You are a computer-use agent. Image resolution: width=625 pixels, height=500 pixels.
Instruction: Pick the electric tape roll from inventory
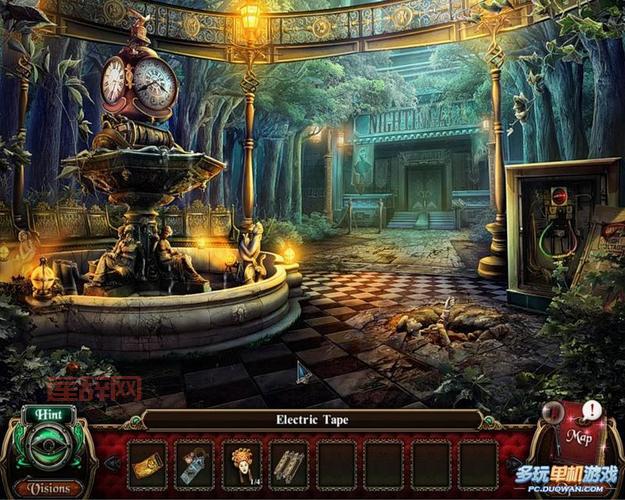click(195, 465)
